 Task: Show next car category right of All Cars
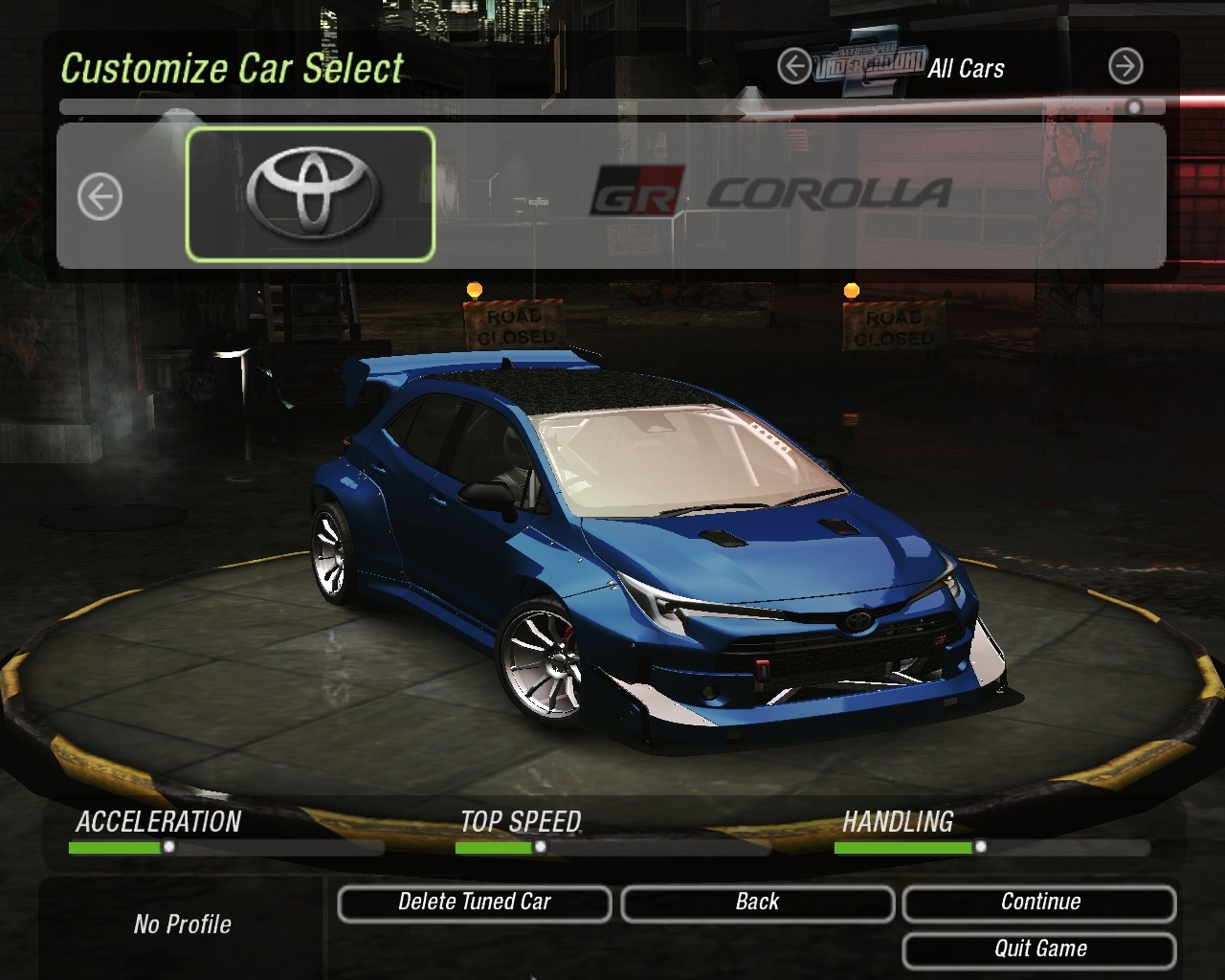coord(1125,67)
